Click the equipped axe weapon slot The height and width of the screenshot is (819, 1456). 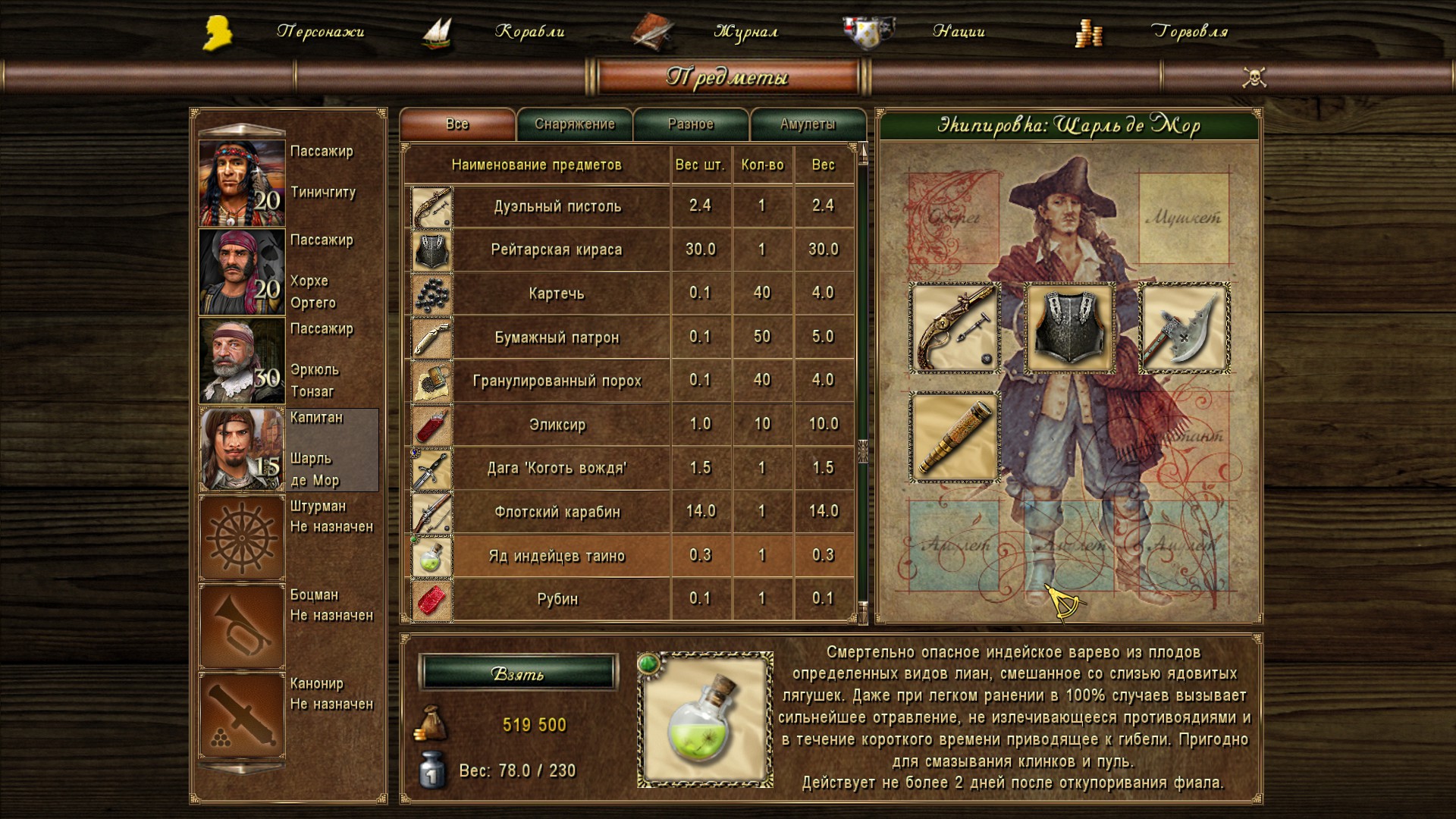point(1185,328)
